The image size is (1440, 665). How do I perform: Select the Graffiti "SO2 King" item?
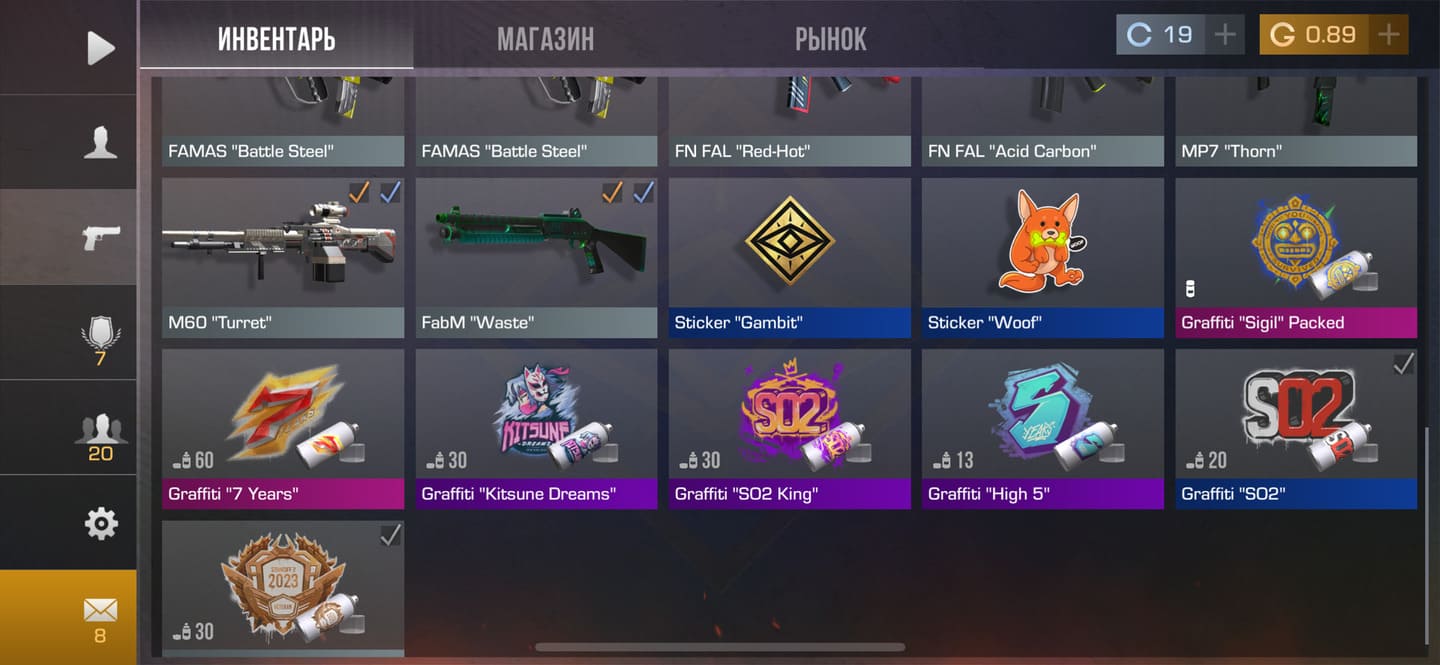(x=790, y=427)
